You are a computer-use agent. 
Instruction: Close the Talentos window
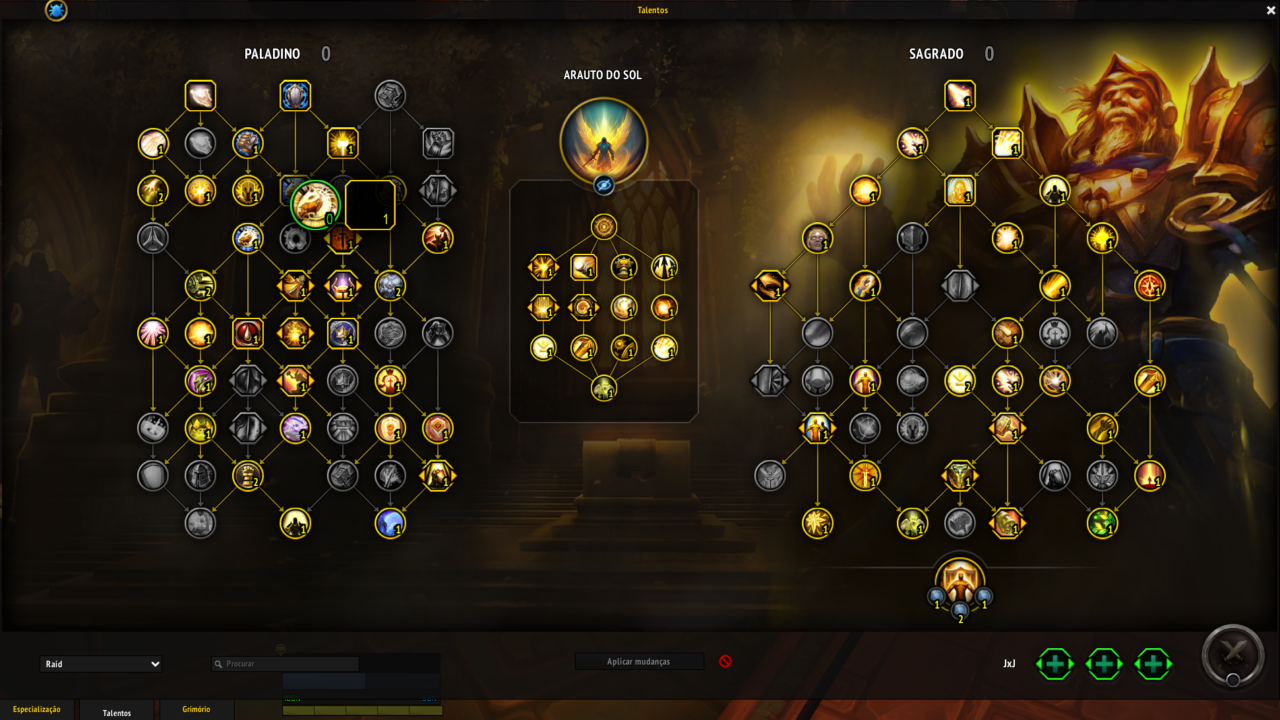point(1271,10)
